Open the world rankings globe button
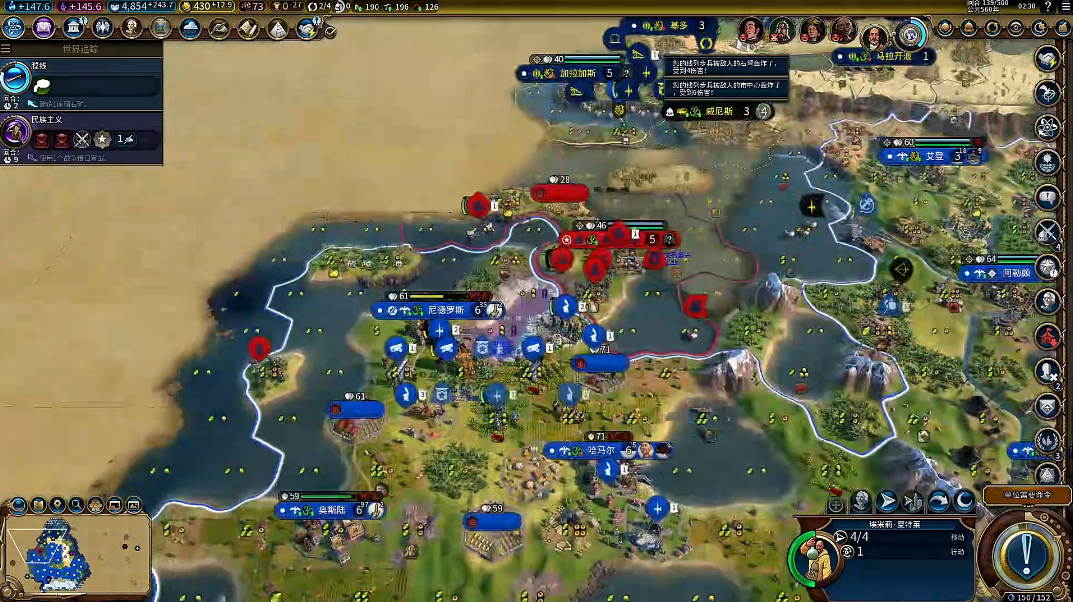 [910, 33]
